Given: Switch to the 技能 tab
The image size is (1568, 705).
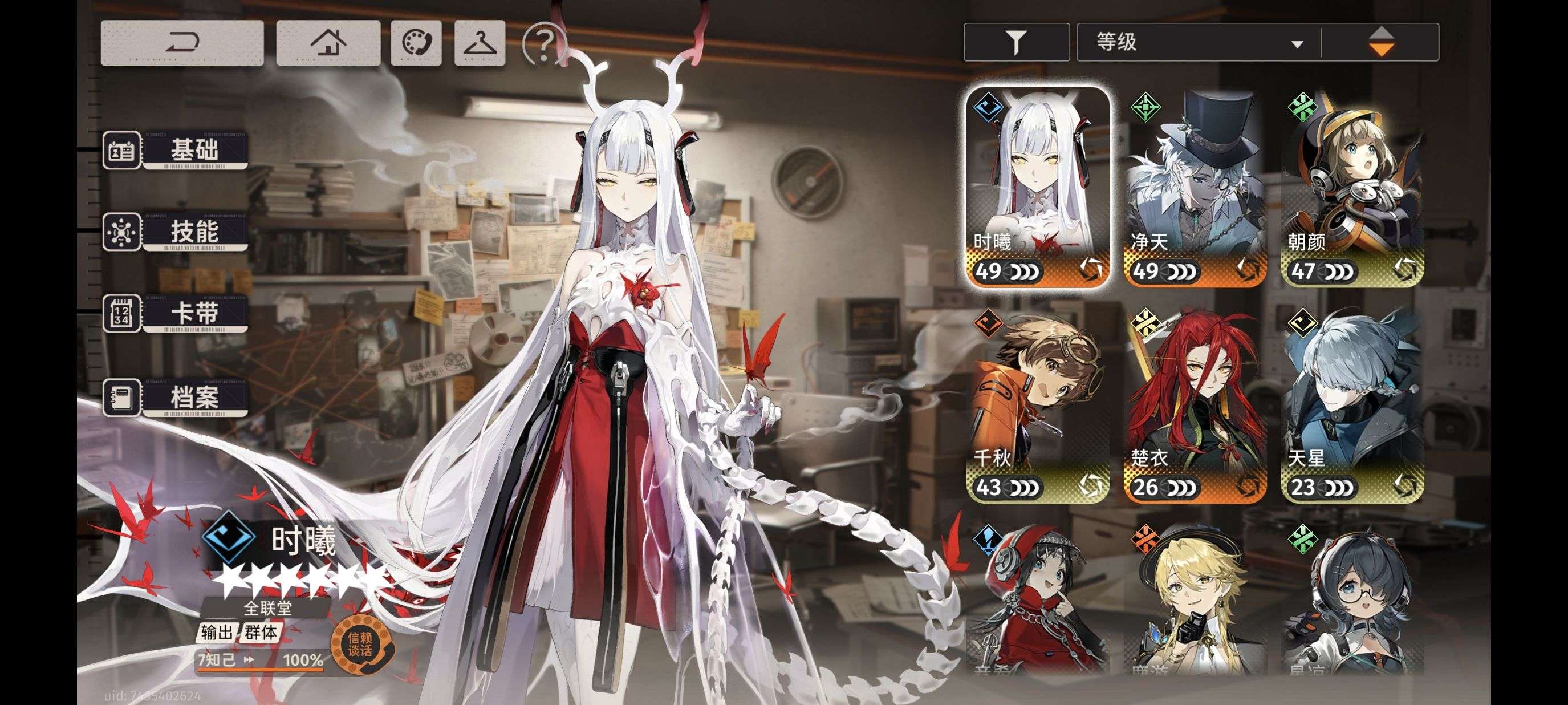Looking at the screenshot, I should 176,232.
